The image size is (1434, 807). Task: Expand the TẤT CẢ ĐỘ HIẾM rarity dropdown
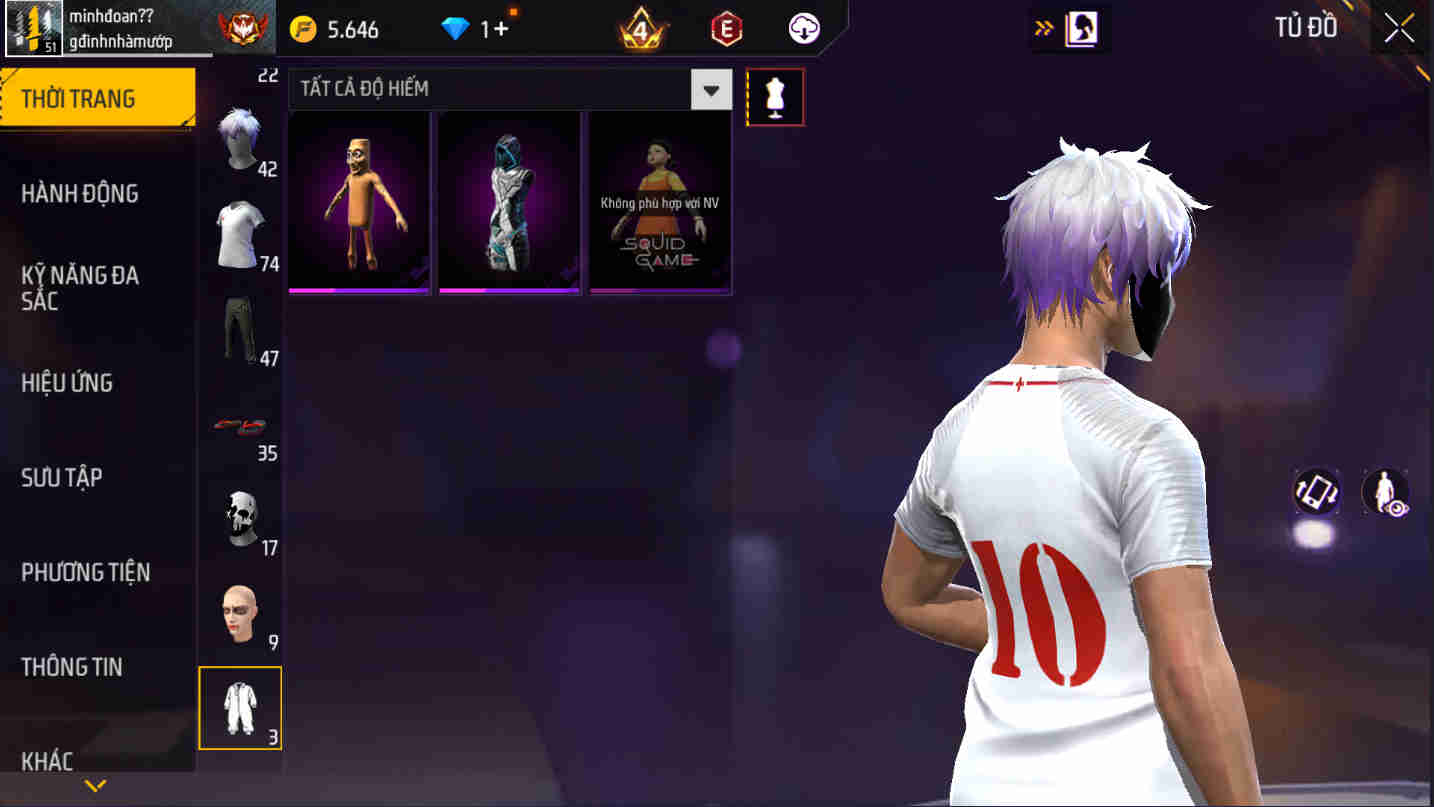point(711,89)
